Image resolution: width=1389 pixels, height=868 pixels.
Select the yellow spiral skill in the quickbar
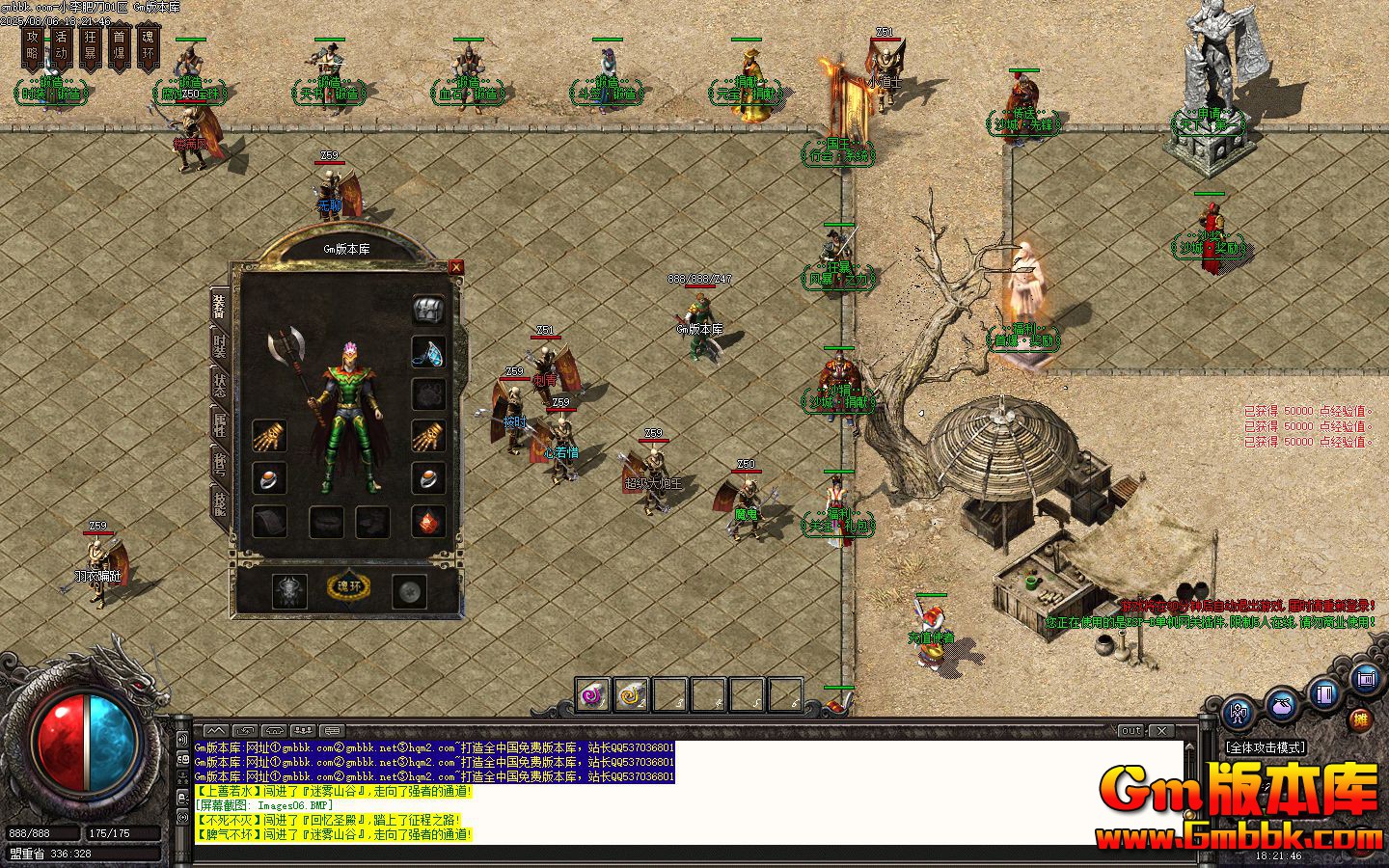click(x=629, y=692)
